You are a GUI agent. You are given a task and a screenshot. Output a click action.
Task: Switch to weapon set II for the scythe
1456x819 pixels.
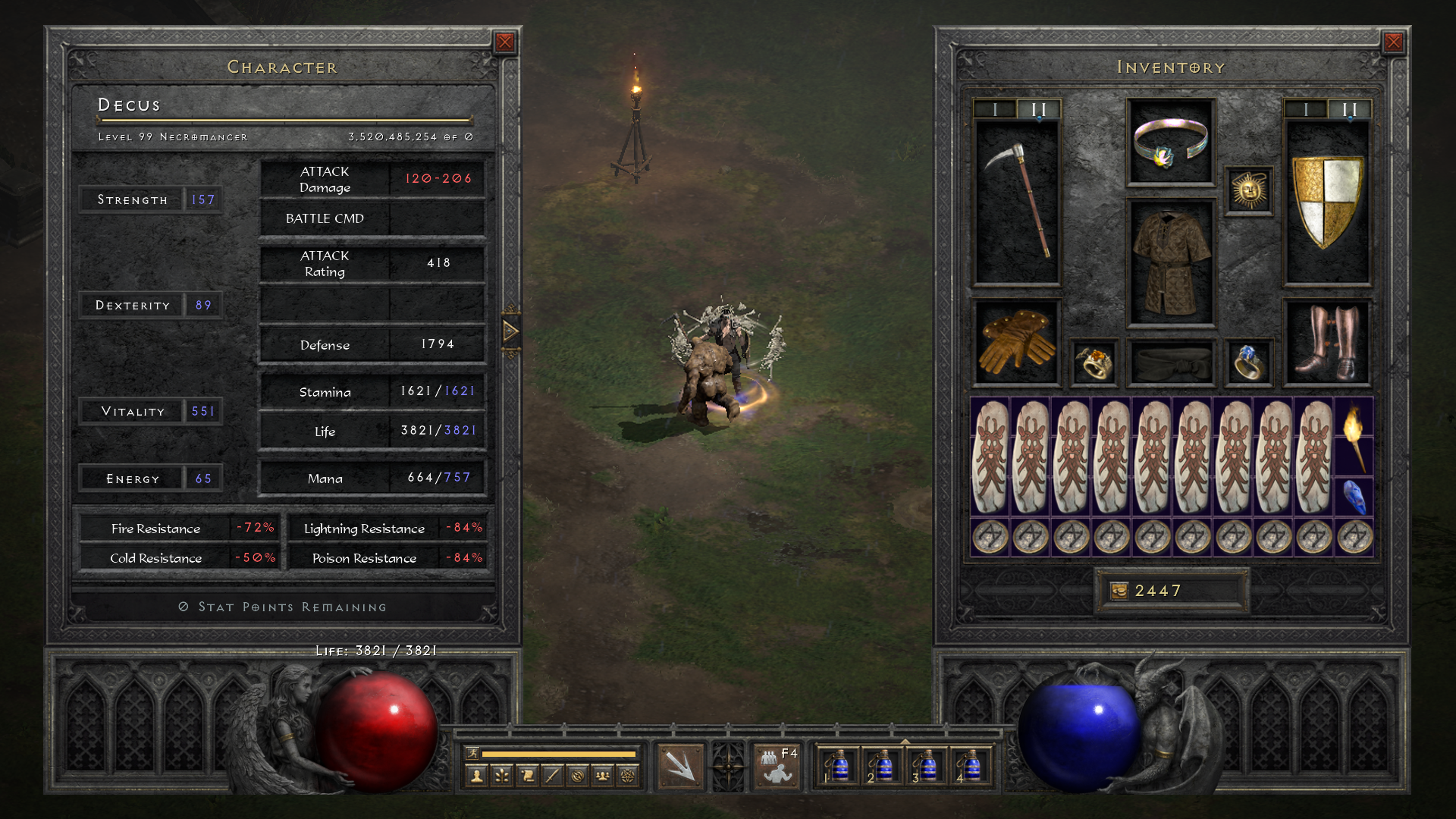pos(1037,108)
